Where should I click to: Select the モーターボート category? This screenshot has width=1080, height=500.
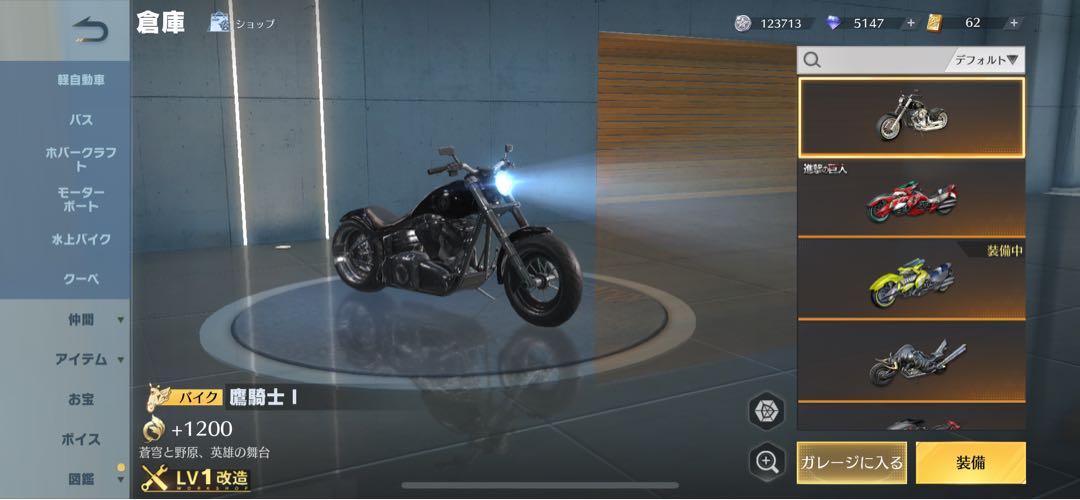click(81, 199)
